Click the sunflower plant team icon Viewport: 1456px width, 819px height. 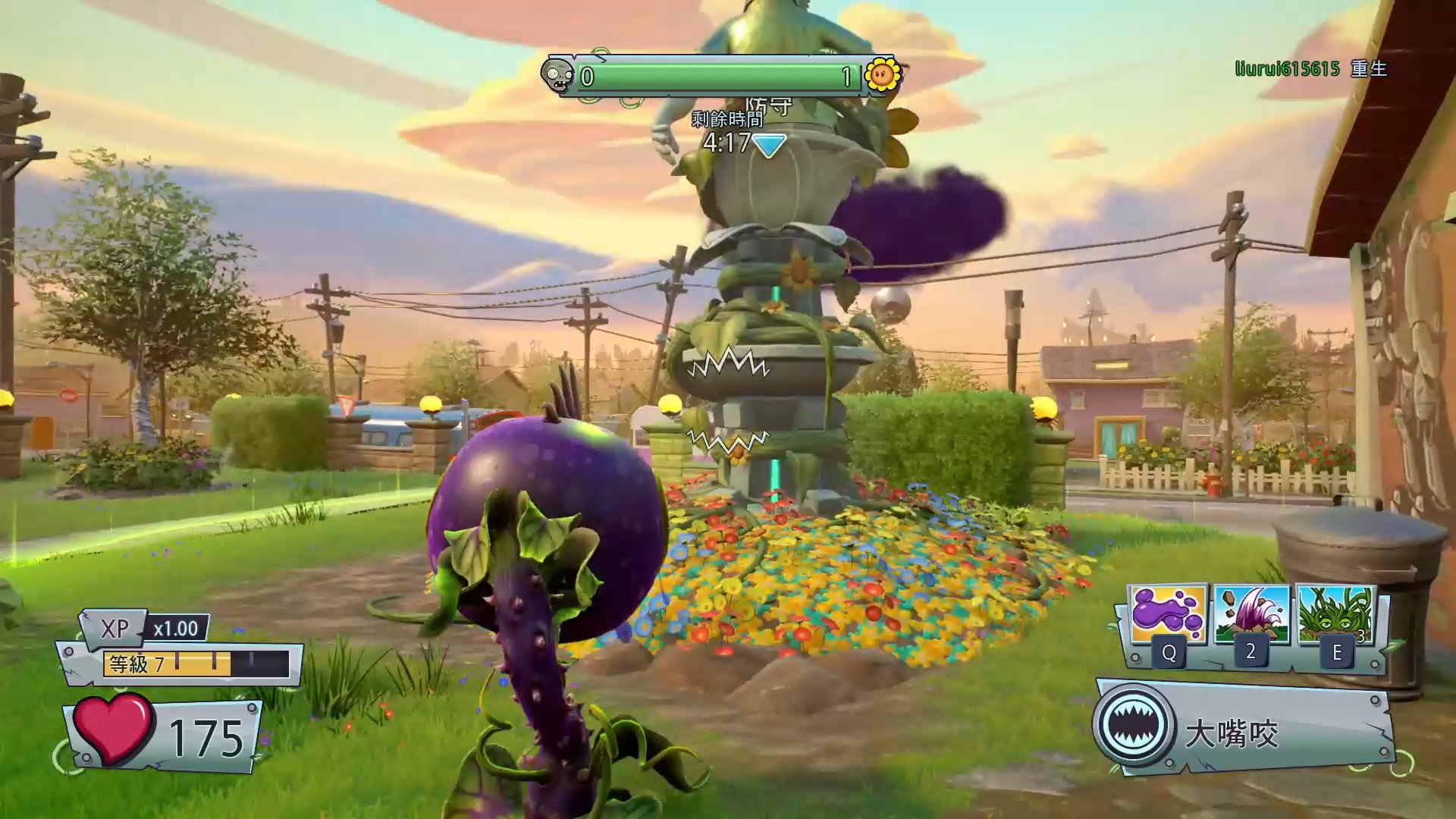point(882,74)
